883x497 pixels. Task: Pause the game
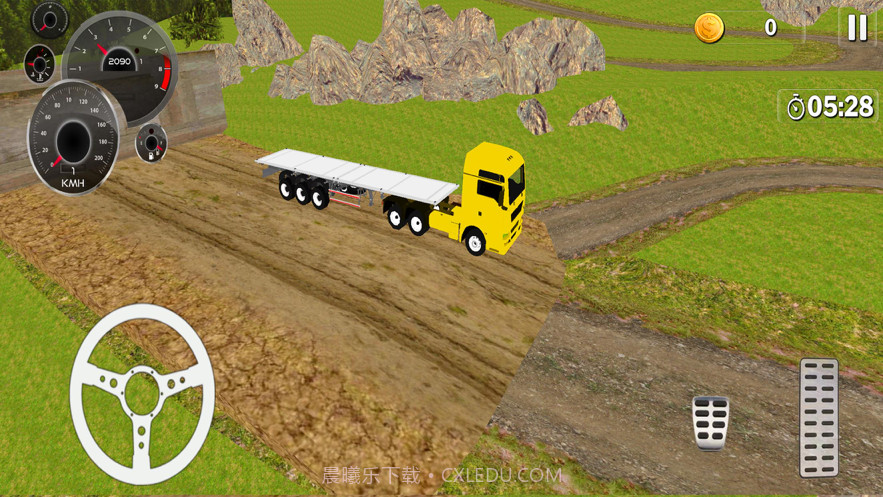coord(857,28)
